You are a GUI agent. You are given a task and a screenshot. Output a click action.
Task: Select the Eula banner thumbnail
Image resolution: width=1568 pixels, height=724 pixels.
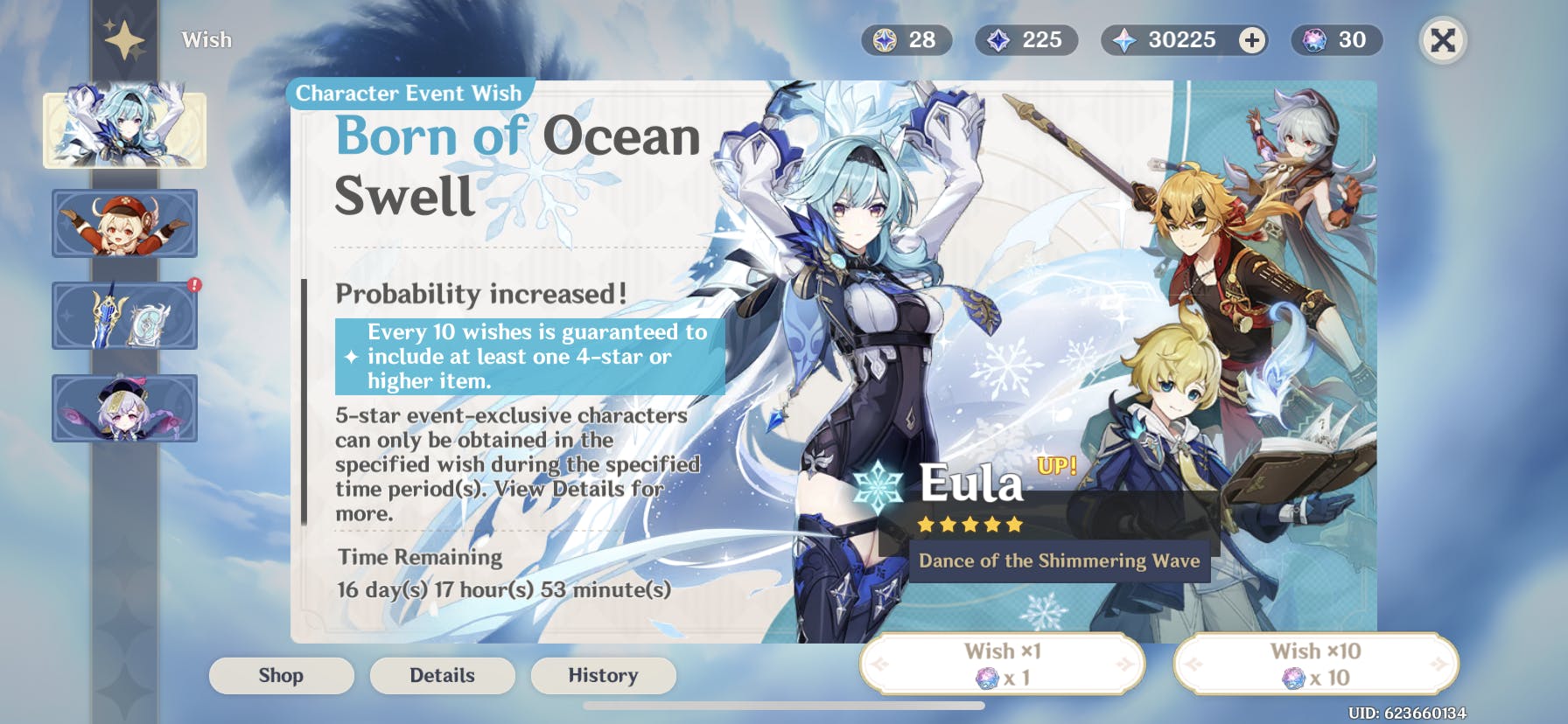tap(124, 129)
